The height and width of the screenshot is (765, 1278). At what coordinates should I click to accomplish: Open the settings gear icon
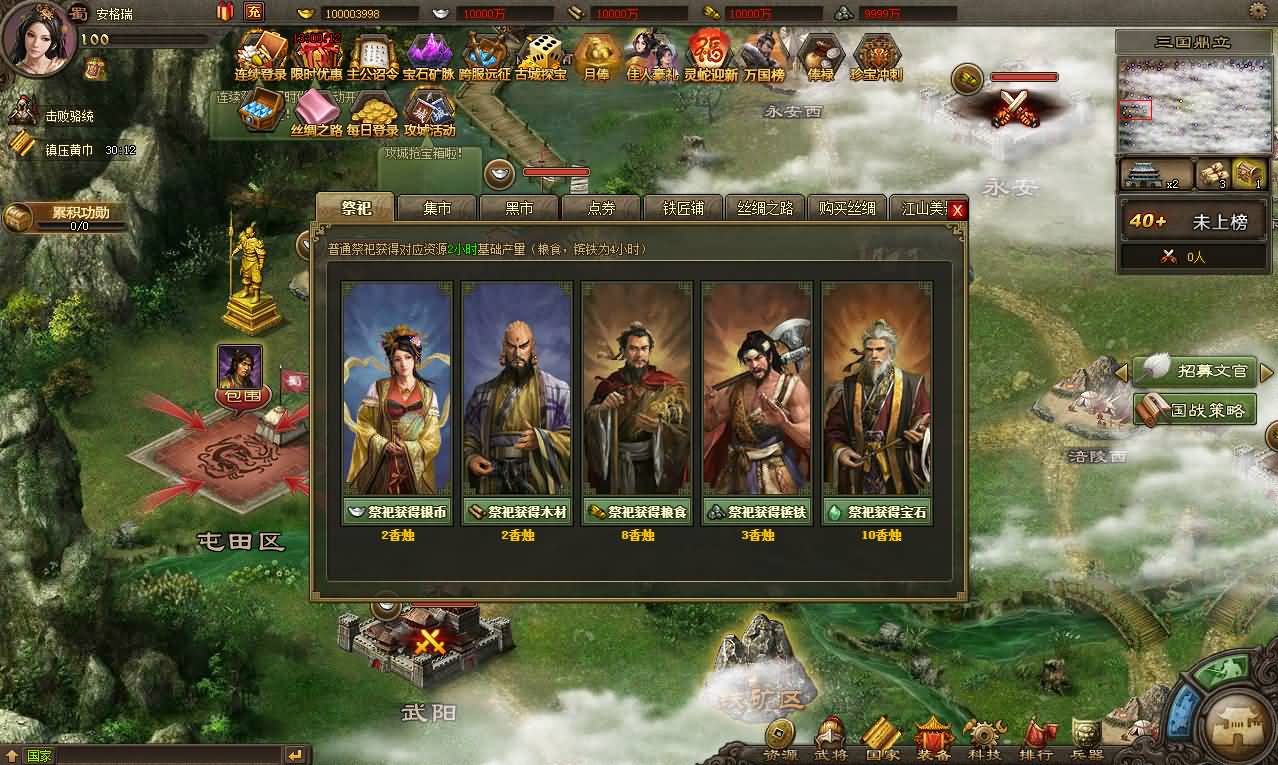tap(1257, 11)
